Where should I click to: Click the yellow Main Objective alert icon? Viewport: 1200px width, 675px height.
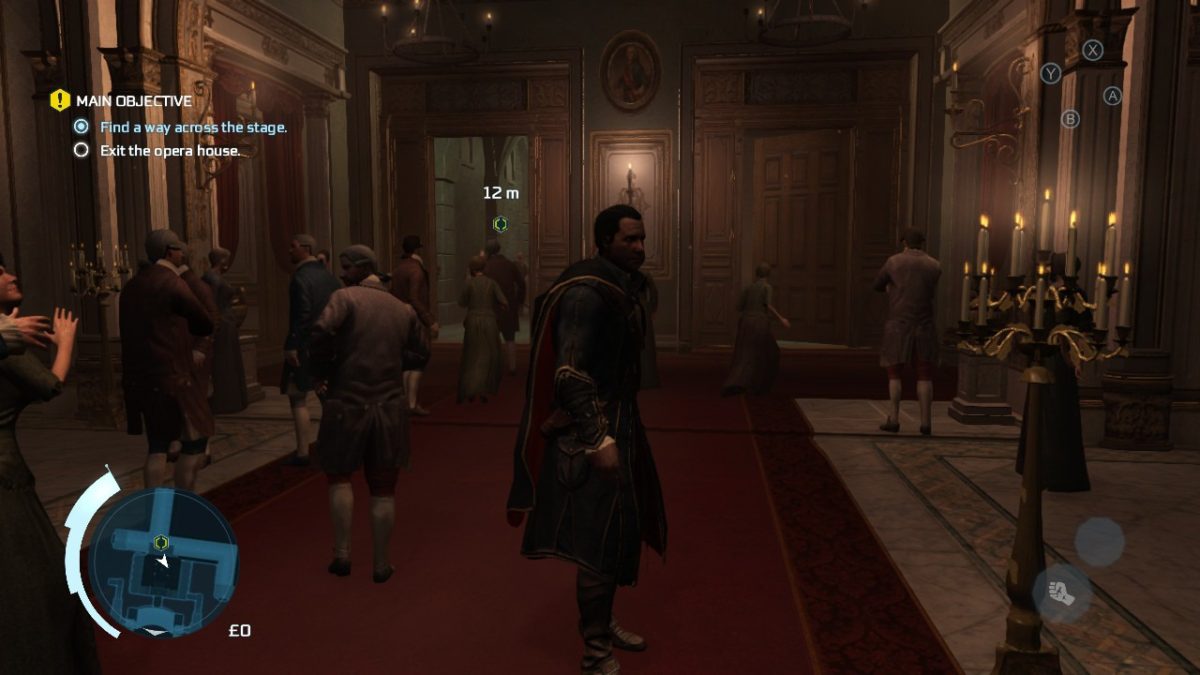60,100
